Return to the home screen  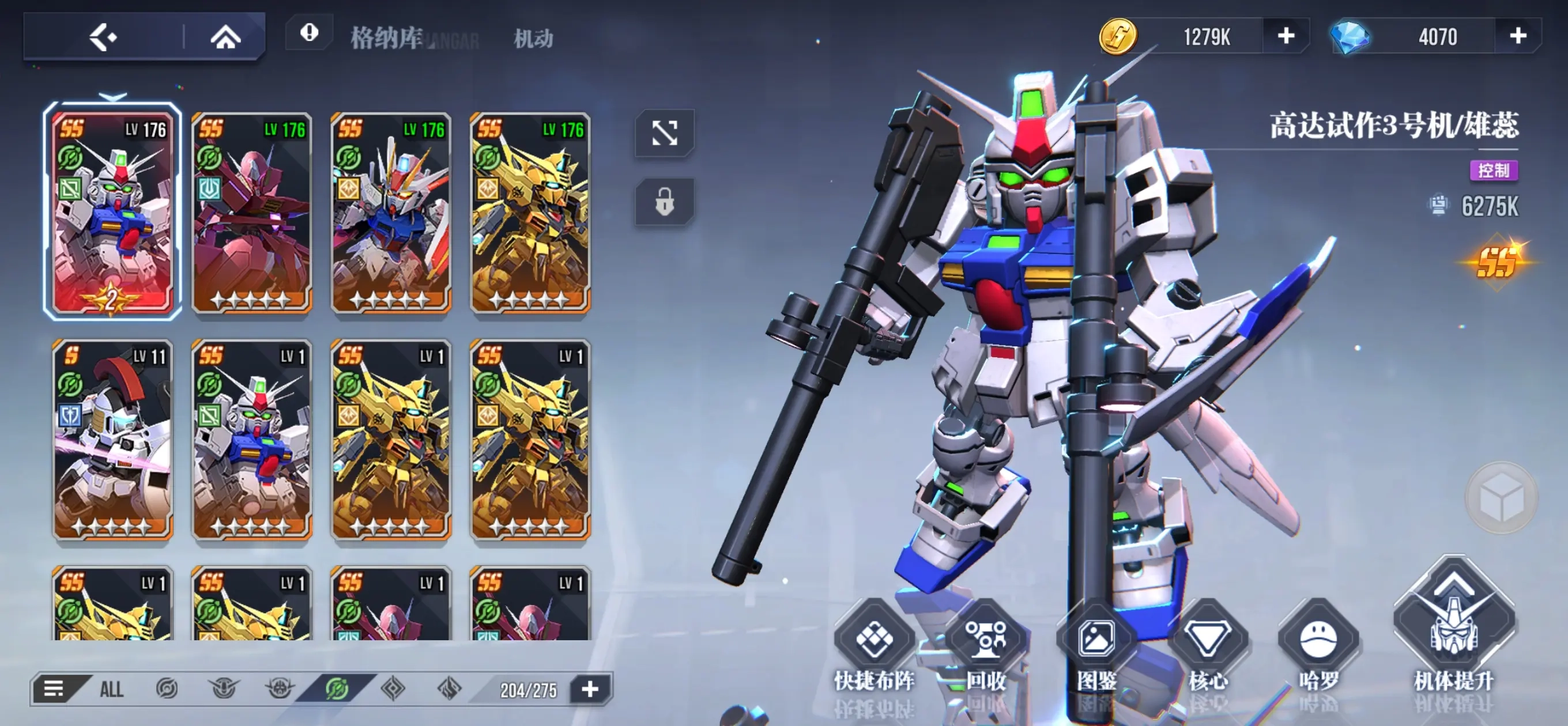(225, 37)
